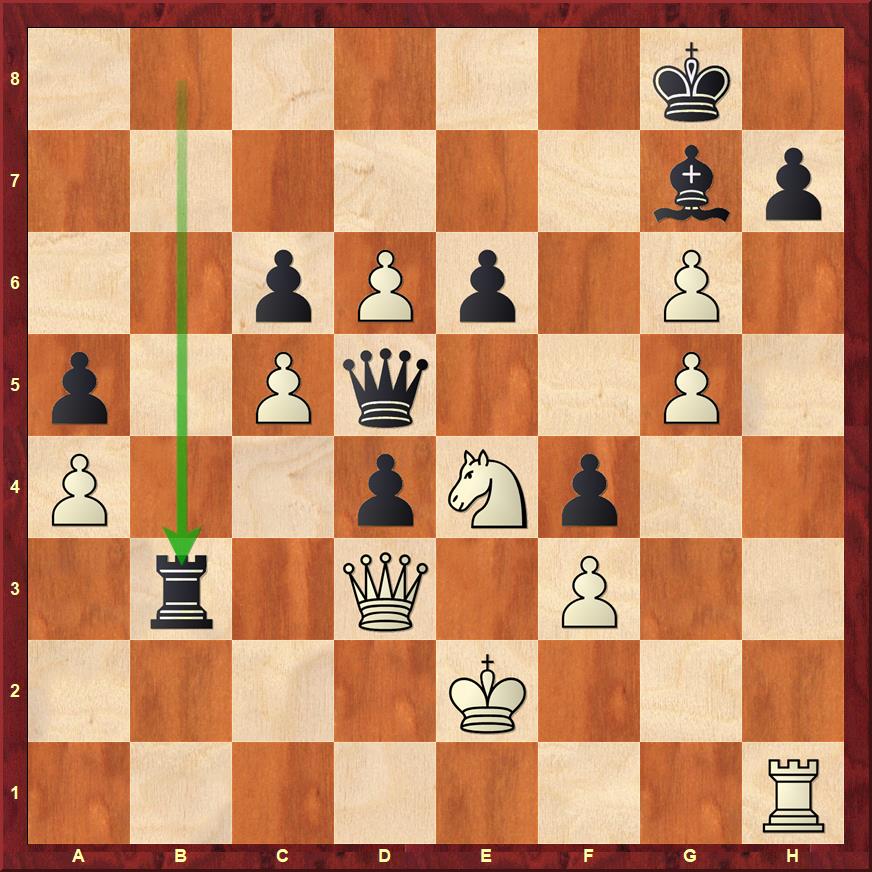Image resolution: width=872 pixels, height=872 pixels.
Task: Choose the black pawn on a5
Action: point(79,386)
